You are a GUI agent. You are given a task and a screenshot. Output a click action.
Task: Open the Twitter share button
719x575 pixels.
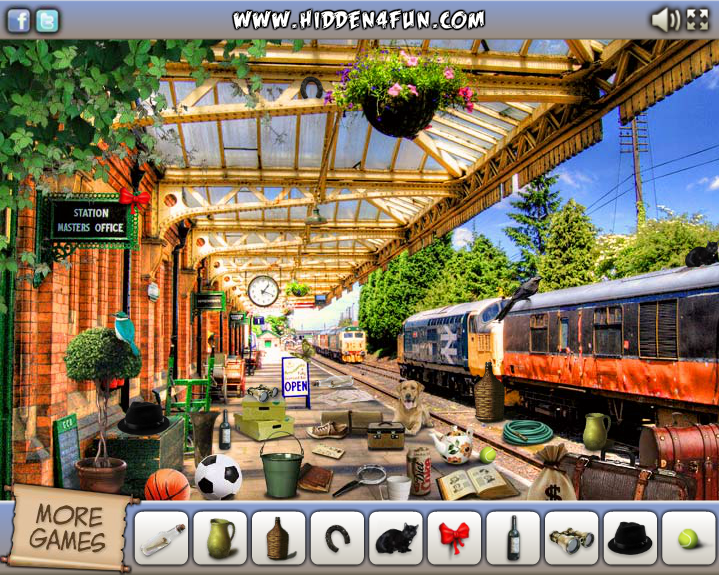coord(47,20)
